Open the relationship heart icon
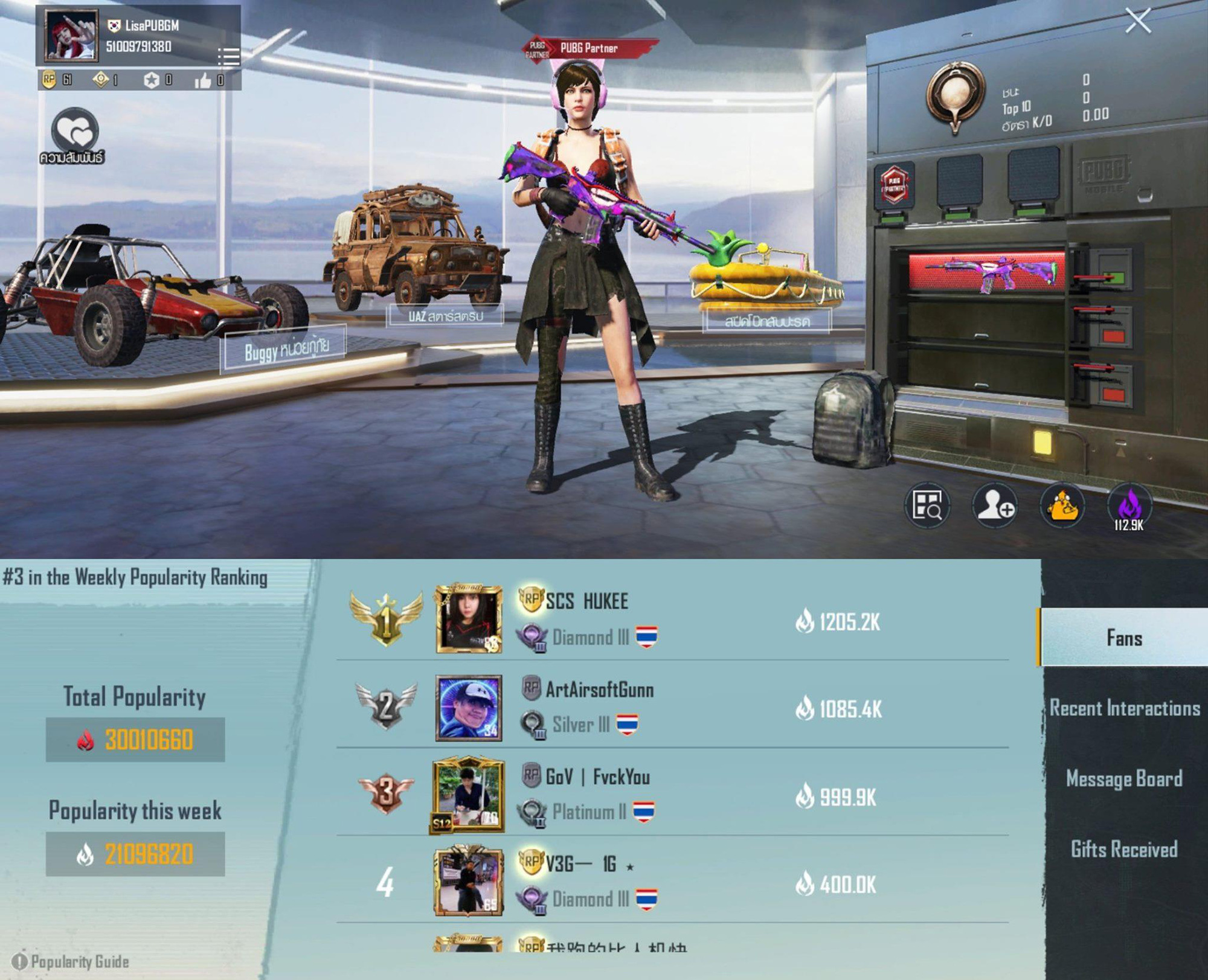1208x980 pixels. click(74, 130)
